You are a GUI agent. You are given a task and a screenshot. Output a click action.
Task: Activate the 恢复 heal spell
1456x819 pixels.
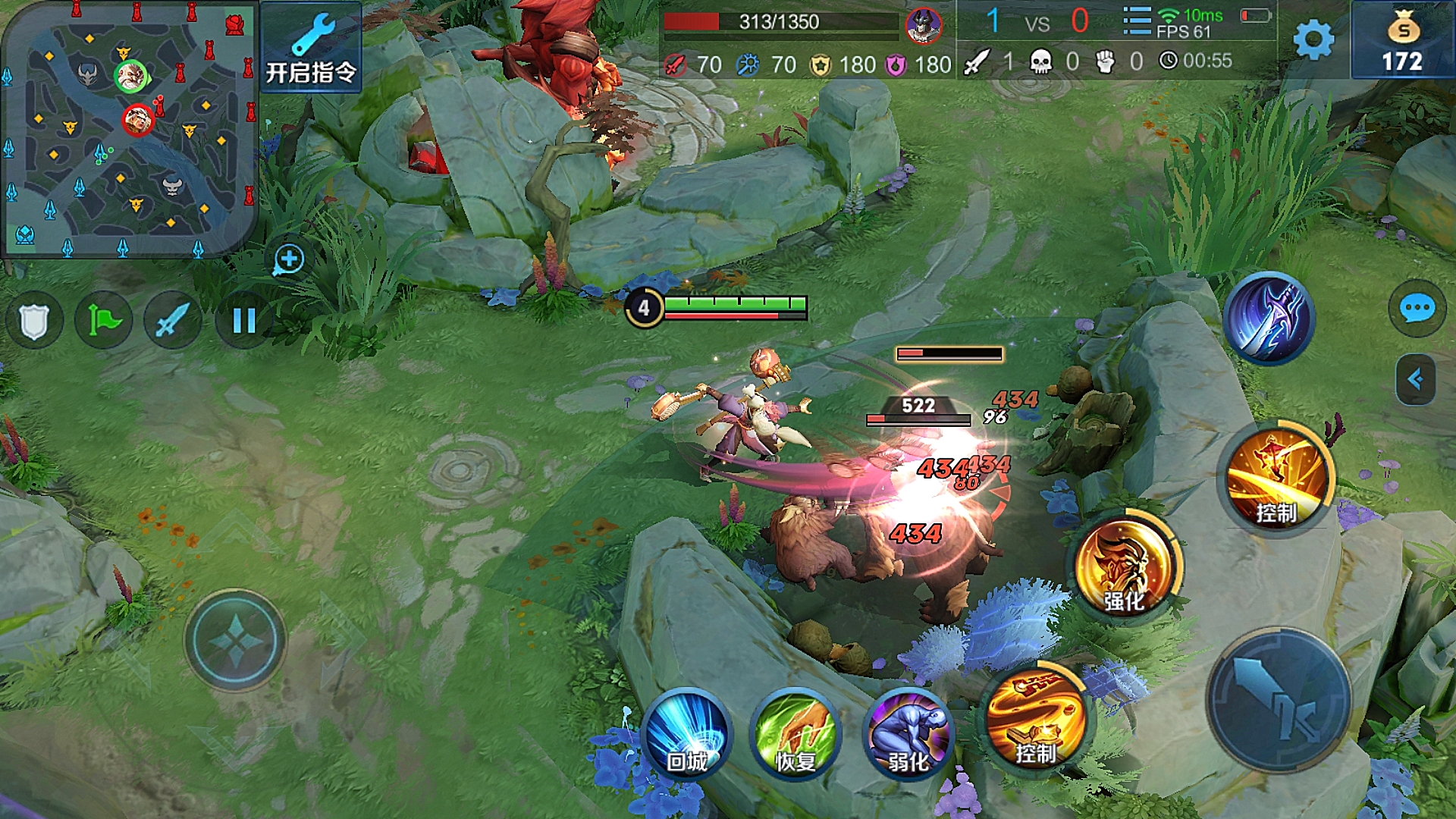click(x=795, y=734)
